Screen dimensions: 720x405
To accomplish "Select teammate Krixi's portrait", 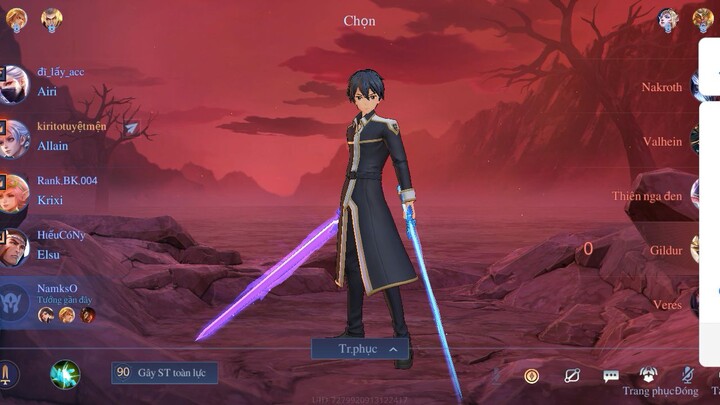I will [x=14, y=193].
